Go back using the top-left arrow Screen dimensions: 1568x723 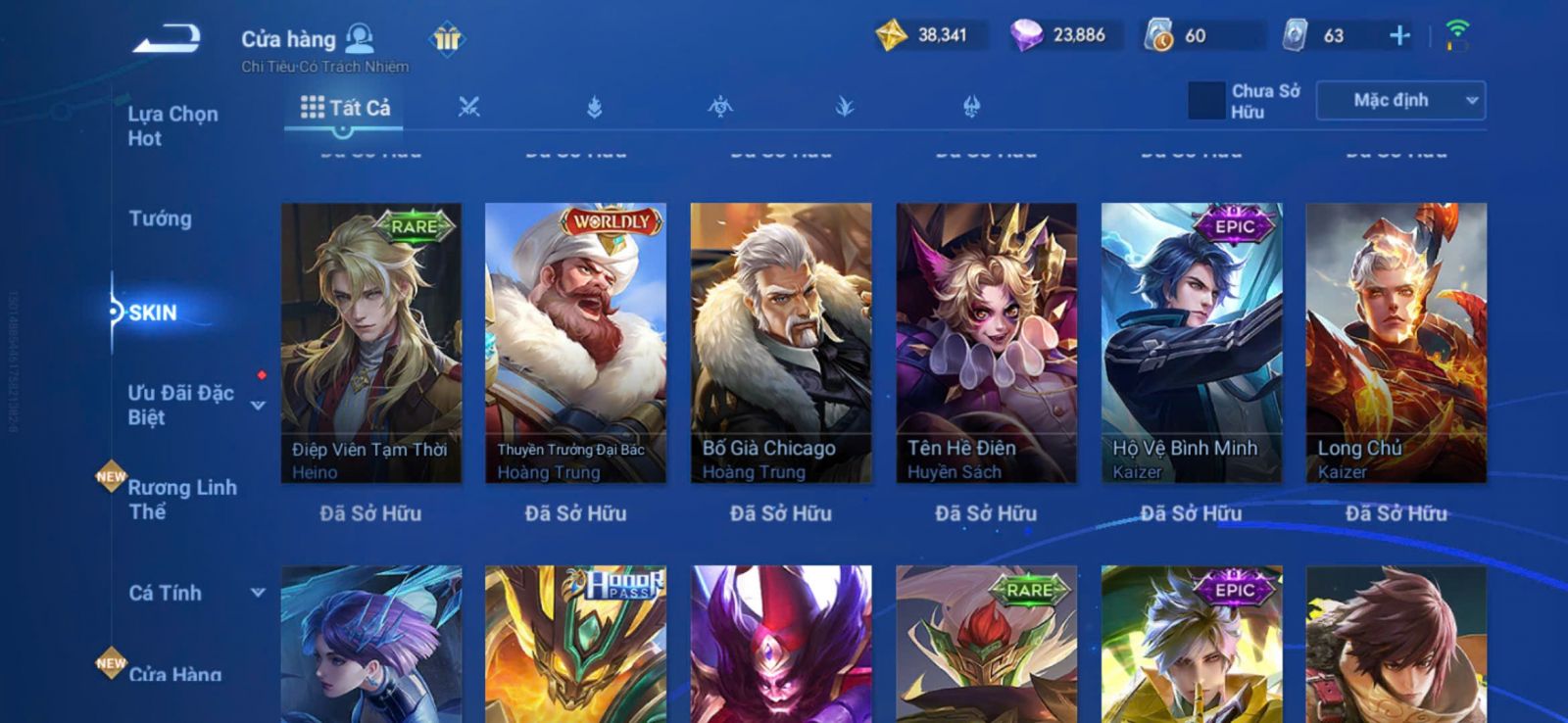click(167, 40)
